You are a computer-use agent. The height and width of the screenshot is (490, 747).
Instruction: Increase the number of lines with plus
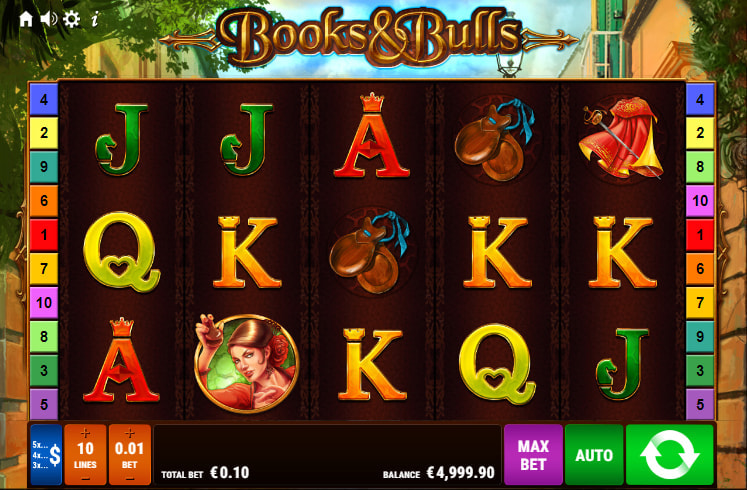point(85,433)
